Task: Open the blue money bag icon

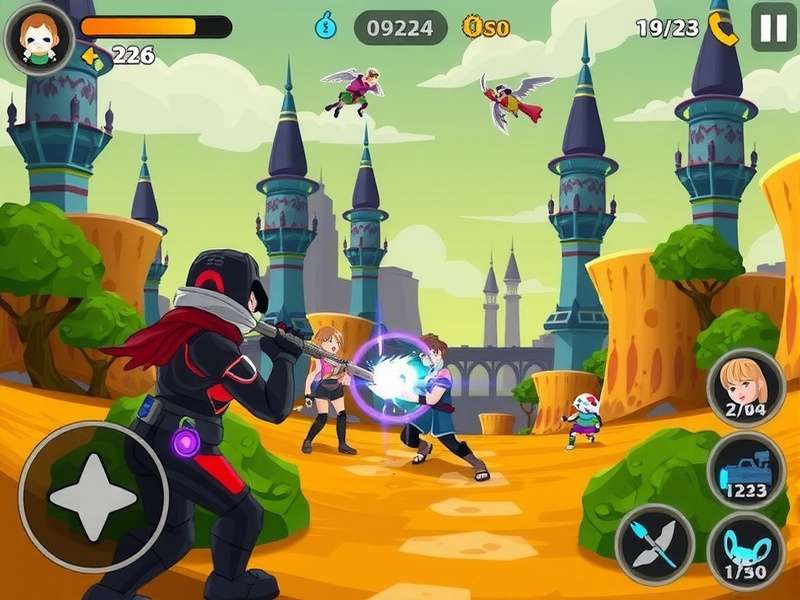Action: 326,26
